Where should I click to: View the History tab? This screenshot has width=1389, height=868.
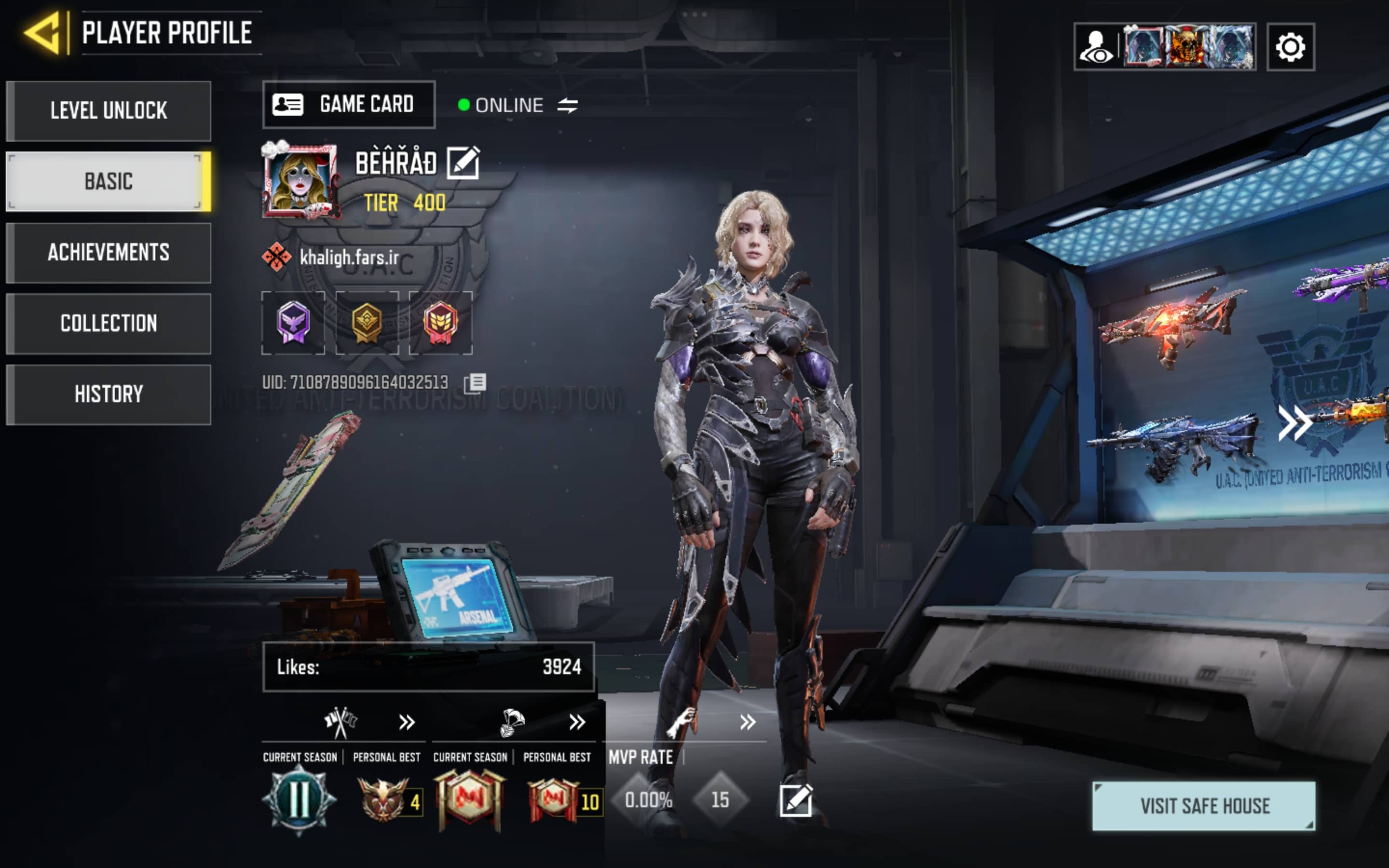[x=109, y=394]
